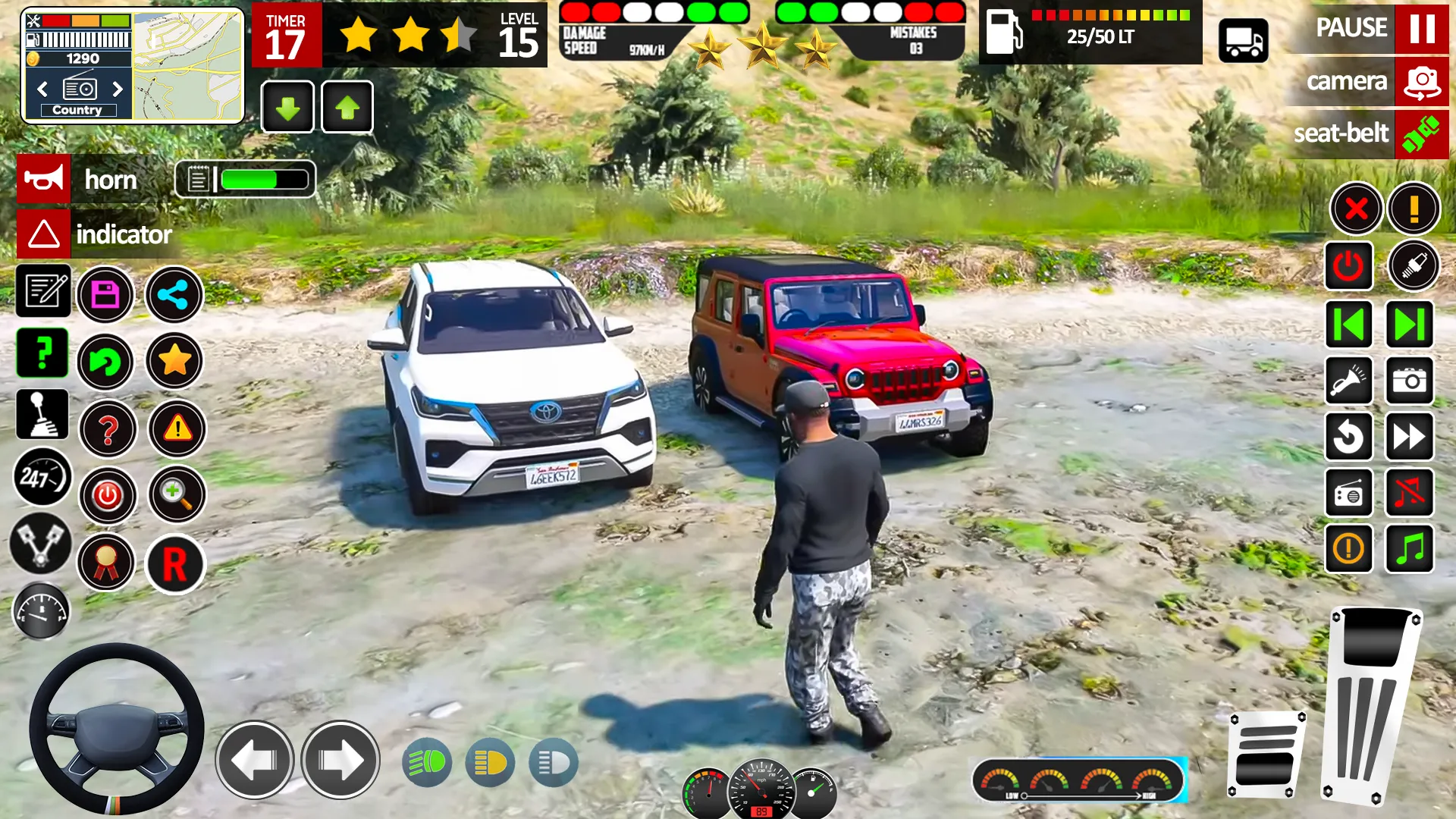Viewport: 1456px width, 819px height.
Task: Steer left with the left arrow
Action: coord(254,760)
